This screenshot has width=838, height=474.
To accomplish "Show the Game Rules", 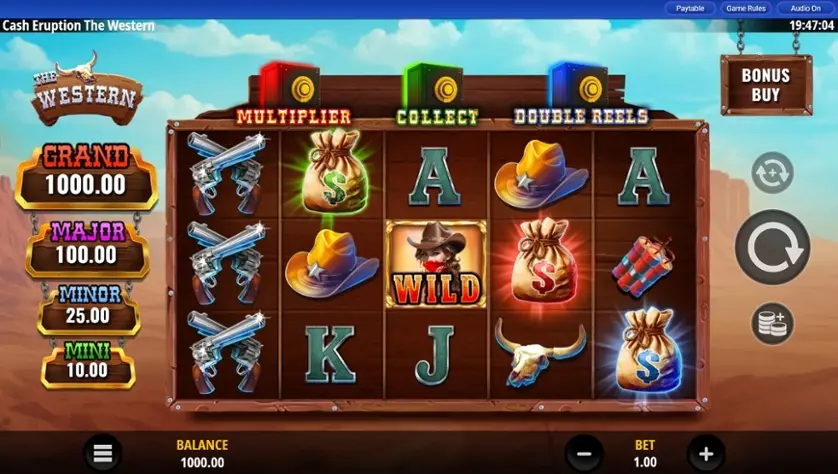I will pyautogui.click(x=745, y=8).
